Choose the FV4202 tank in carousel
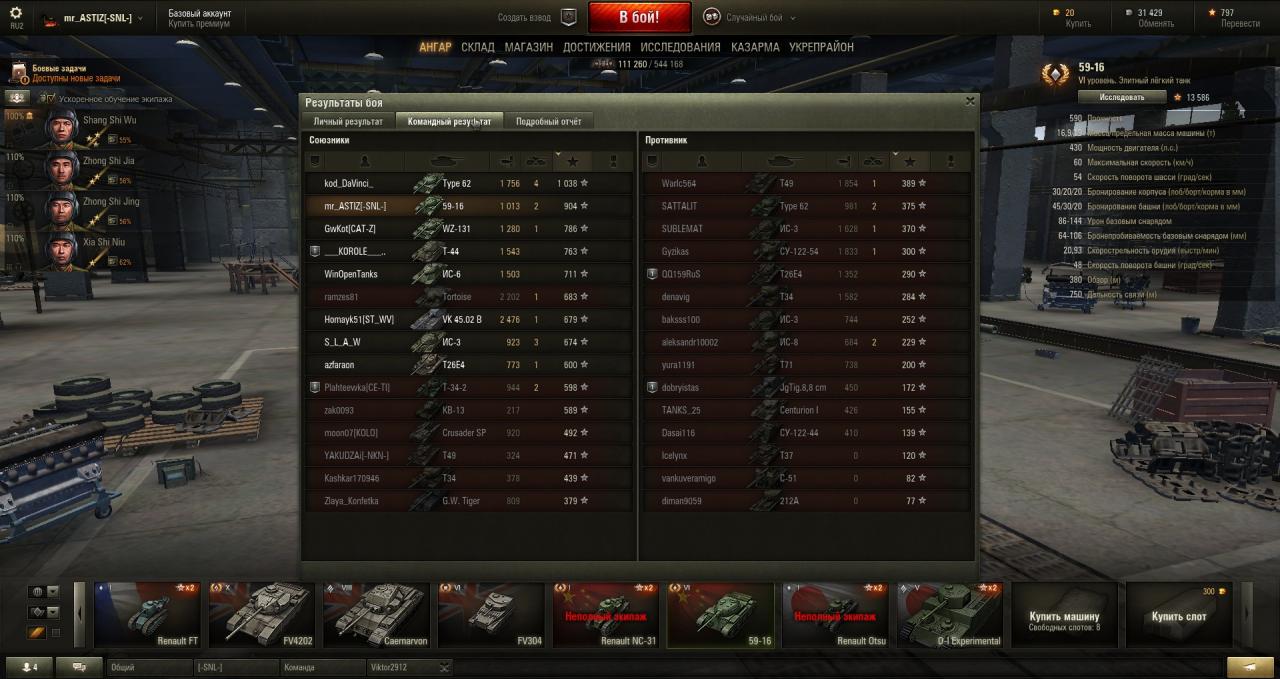The image size is (1280, 679). point(261,615)
